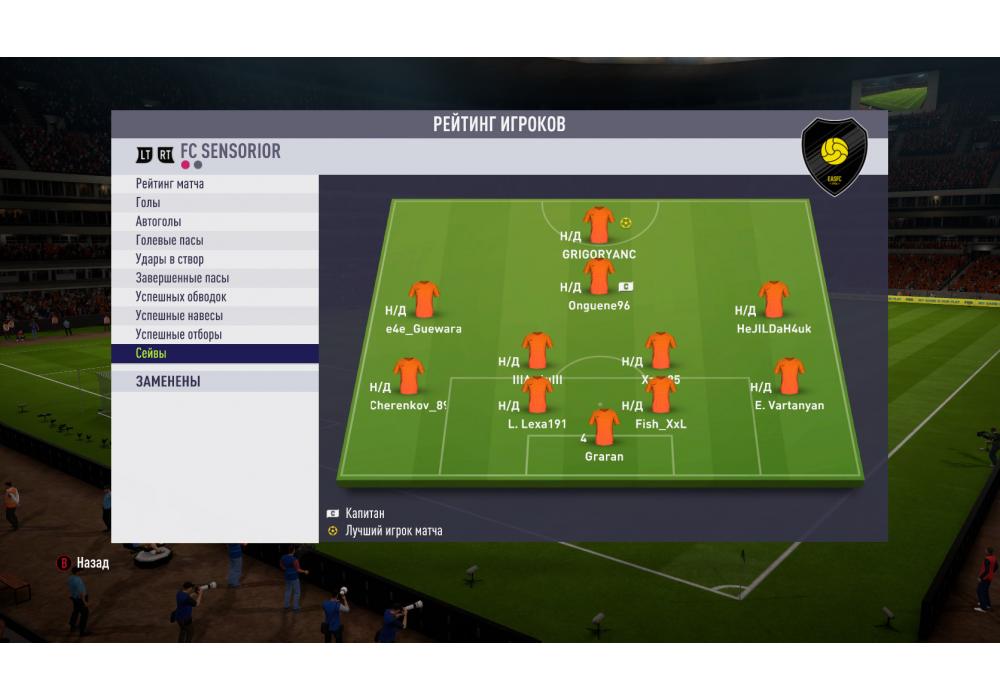1000x700 pixels.
Task: Select captain Onguene96 on the formation
Action: click(599, 277)
